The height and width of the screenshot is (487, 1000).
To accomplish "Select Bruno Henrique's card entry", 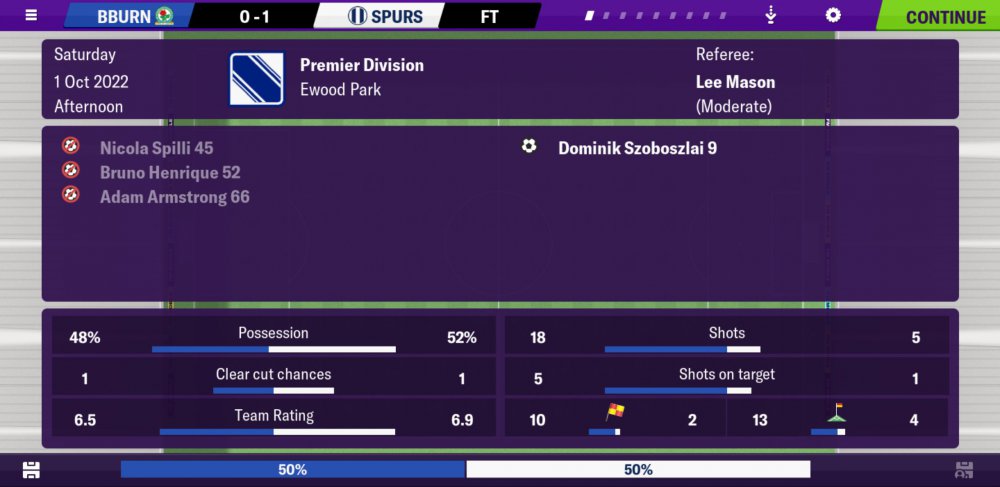I will click(170, 172).
